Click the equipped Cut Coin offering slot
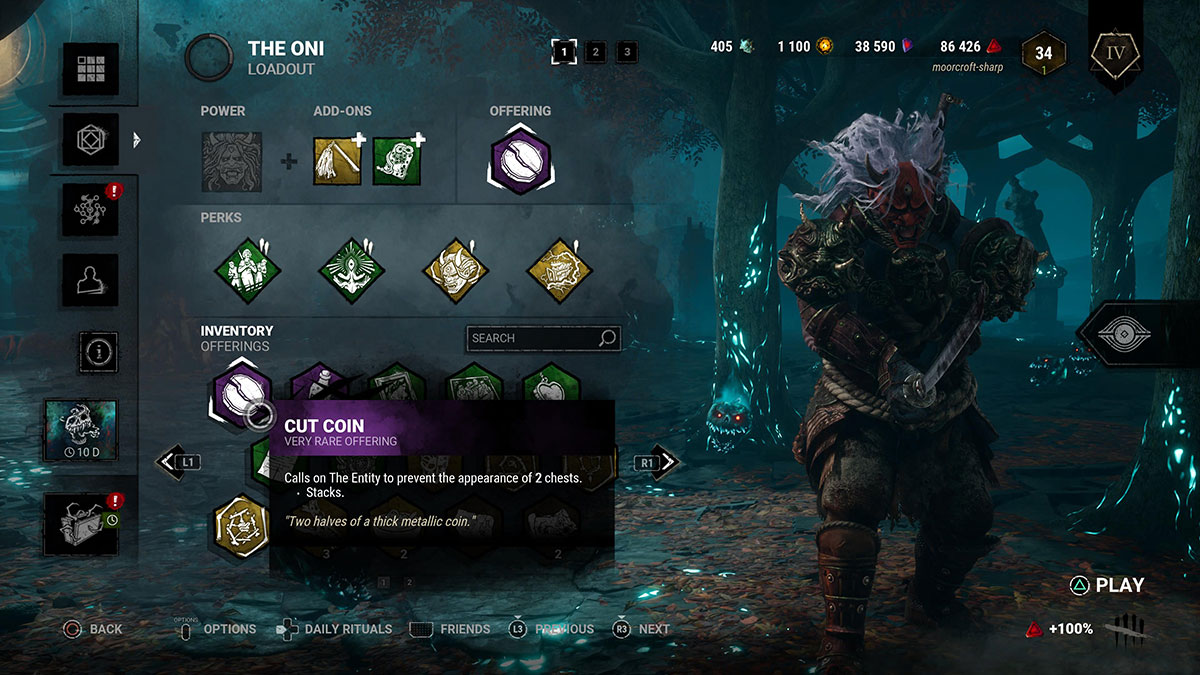Screen dimensions: 1200x675 pyautogui.click(x=520, y=159)
